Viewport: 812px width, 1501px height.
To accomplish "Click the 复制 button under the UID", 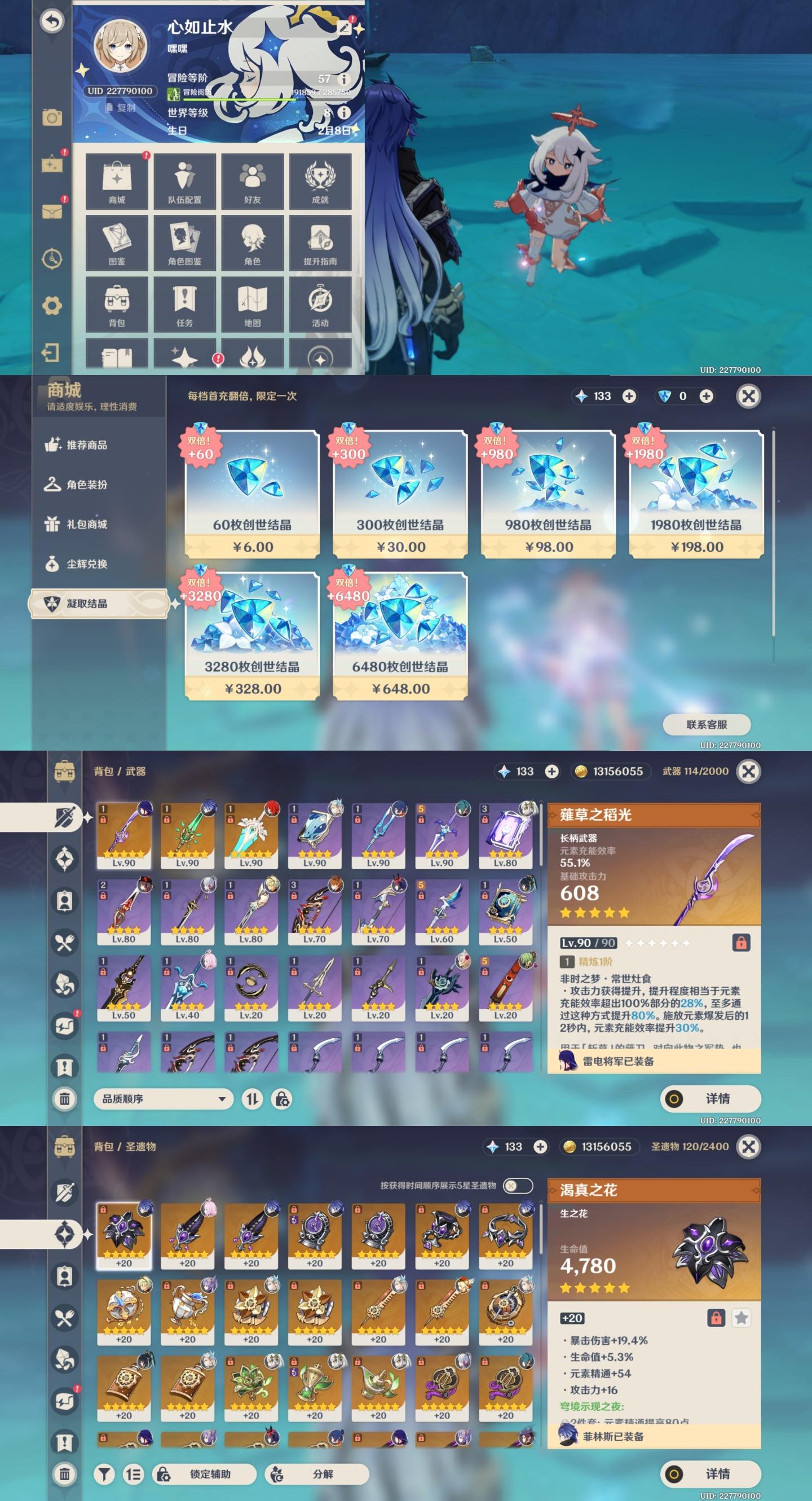I will pos(121,108).
